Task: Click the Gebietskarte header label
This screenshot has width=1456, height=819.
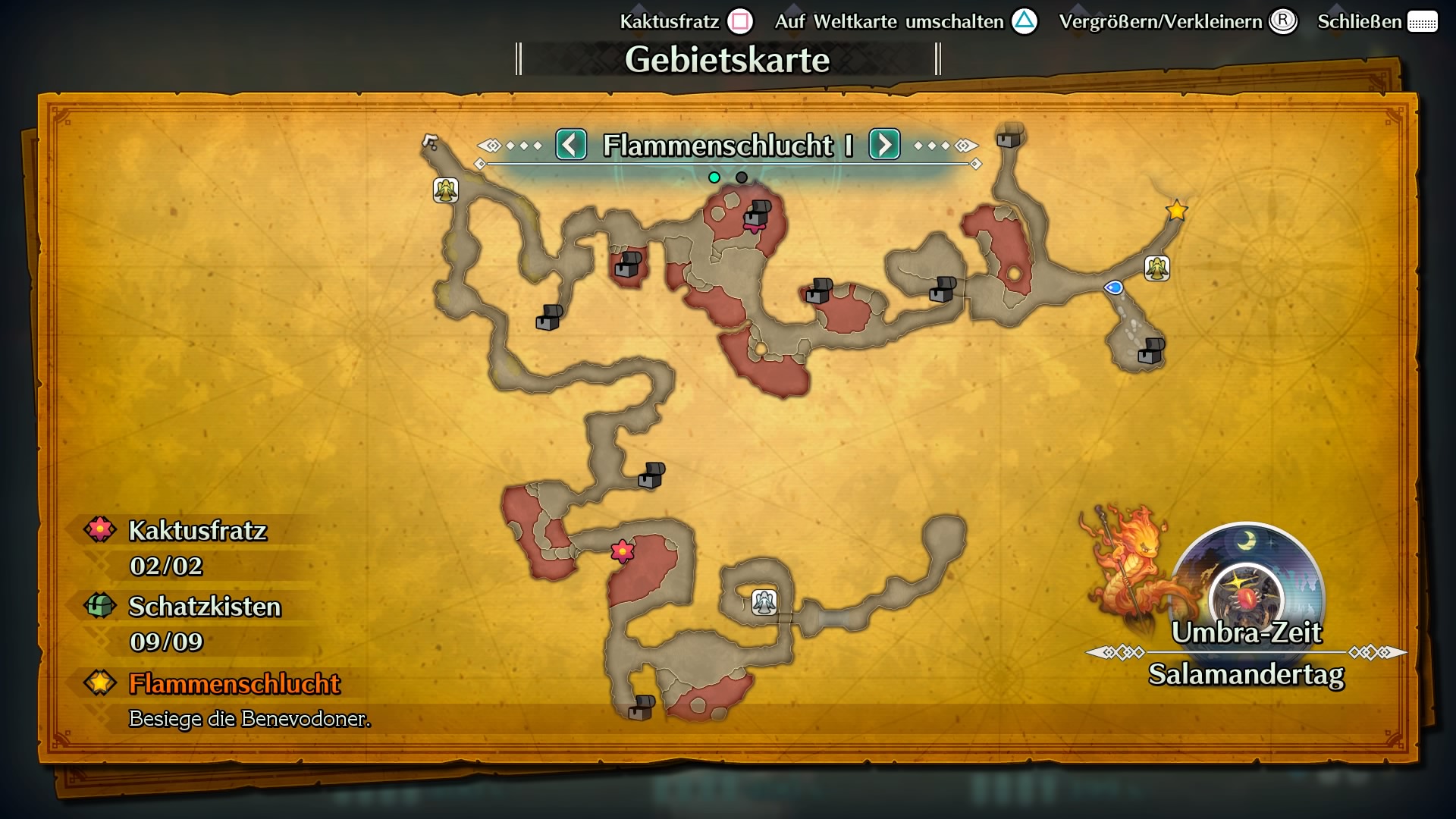Action: tap(728, 58)
